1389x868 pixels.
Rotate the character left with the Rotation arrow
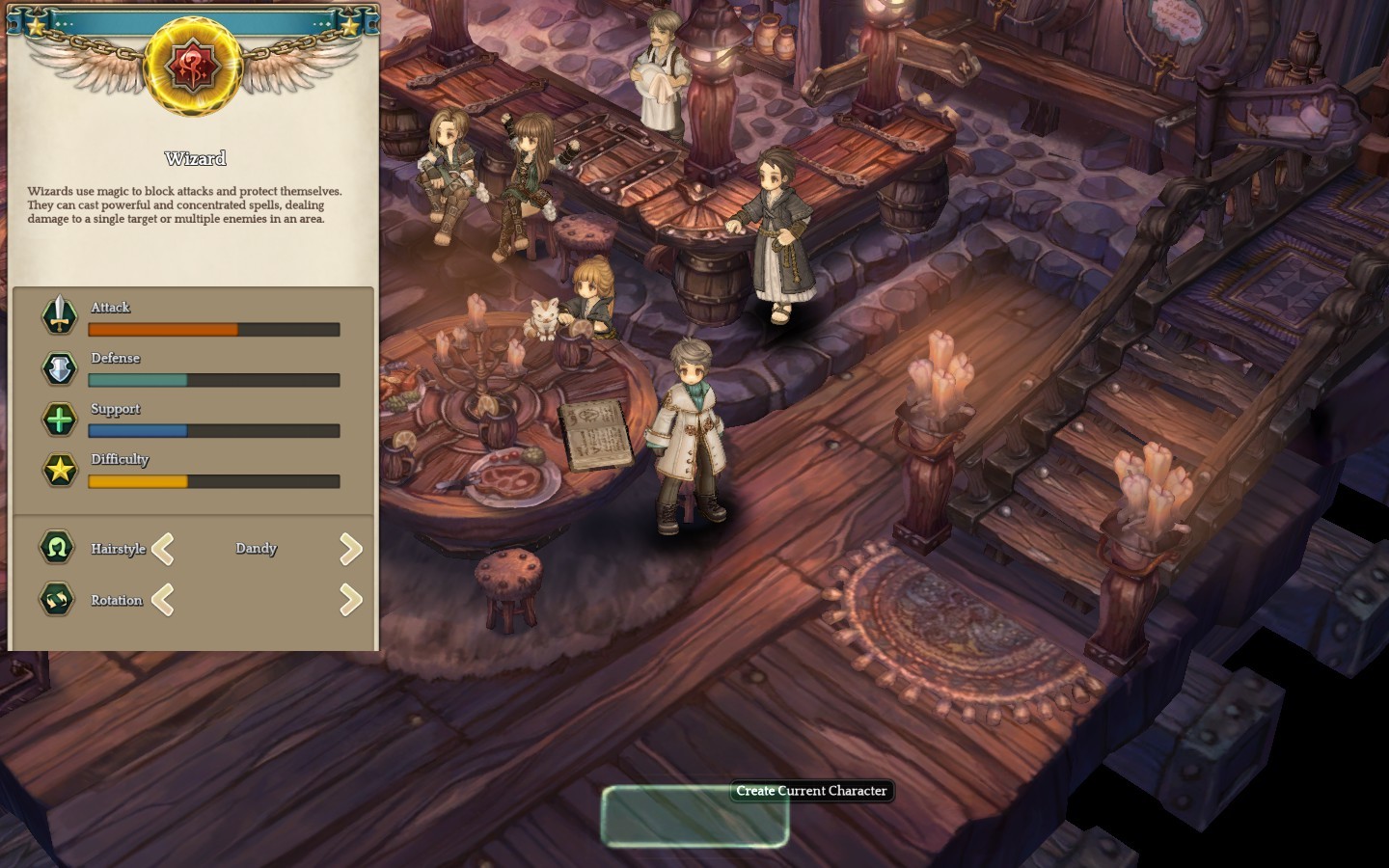tap(163, 600)
